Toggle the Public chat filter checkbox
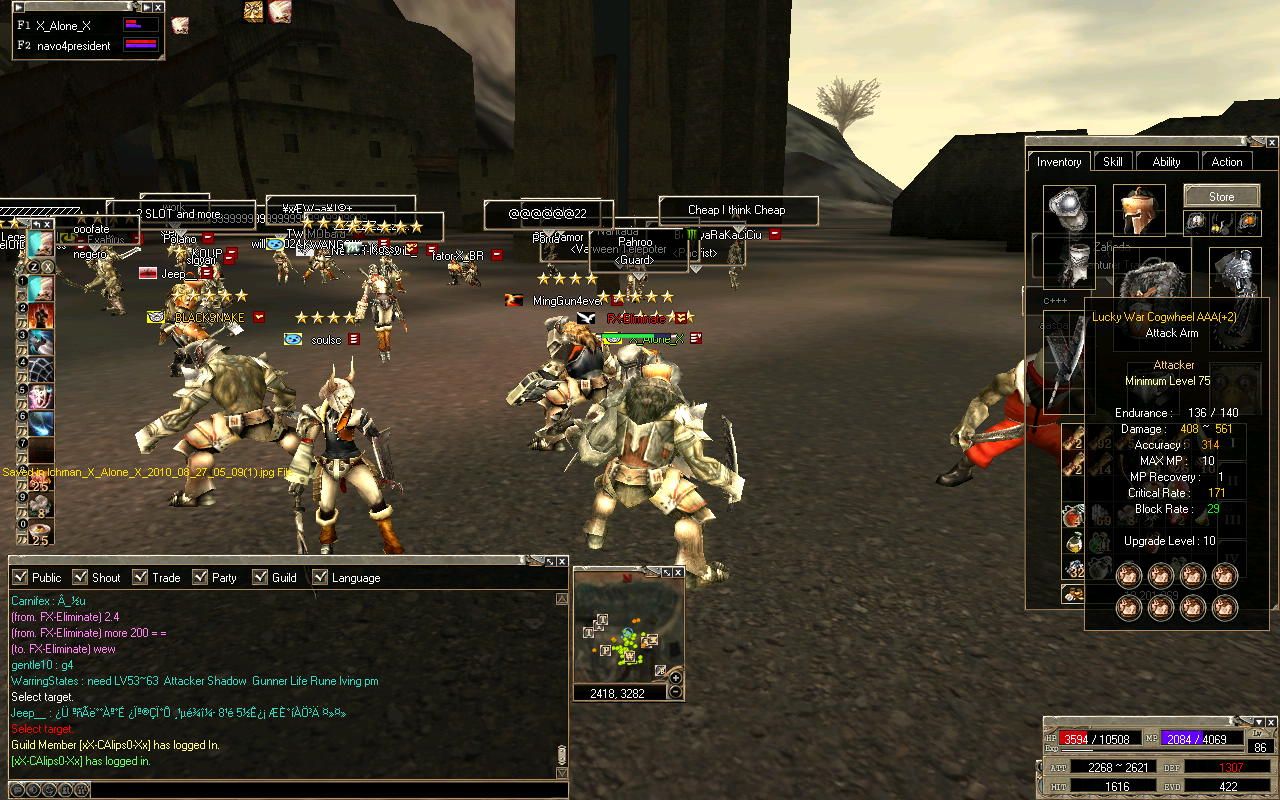 coord(20,577)
